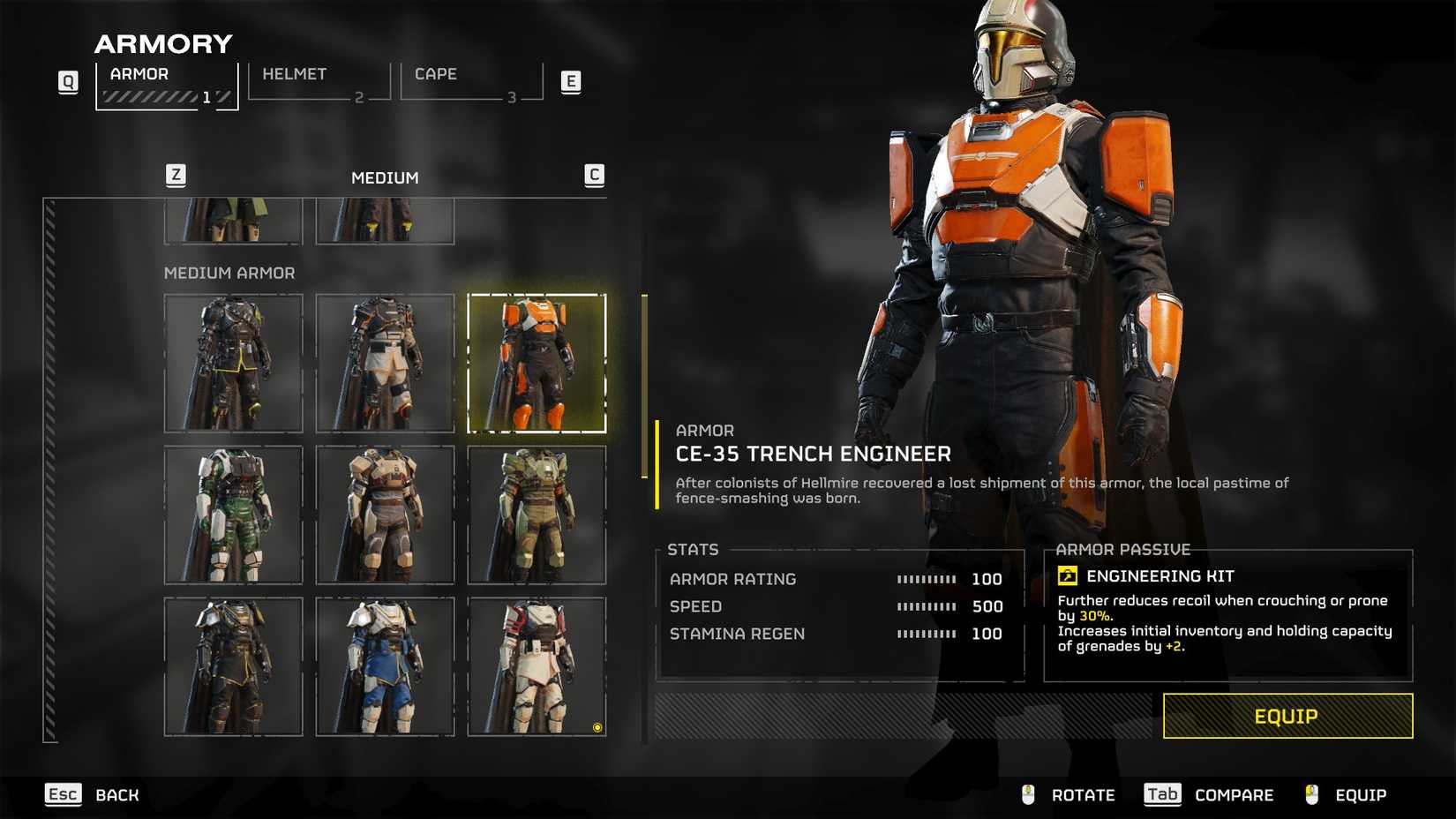Select the Z key icon above the armor list
This screenshot has height=819, width=1456.
pos(176,175)
